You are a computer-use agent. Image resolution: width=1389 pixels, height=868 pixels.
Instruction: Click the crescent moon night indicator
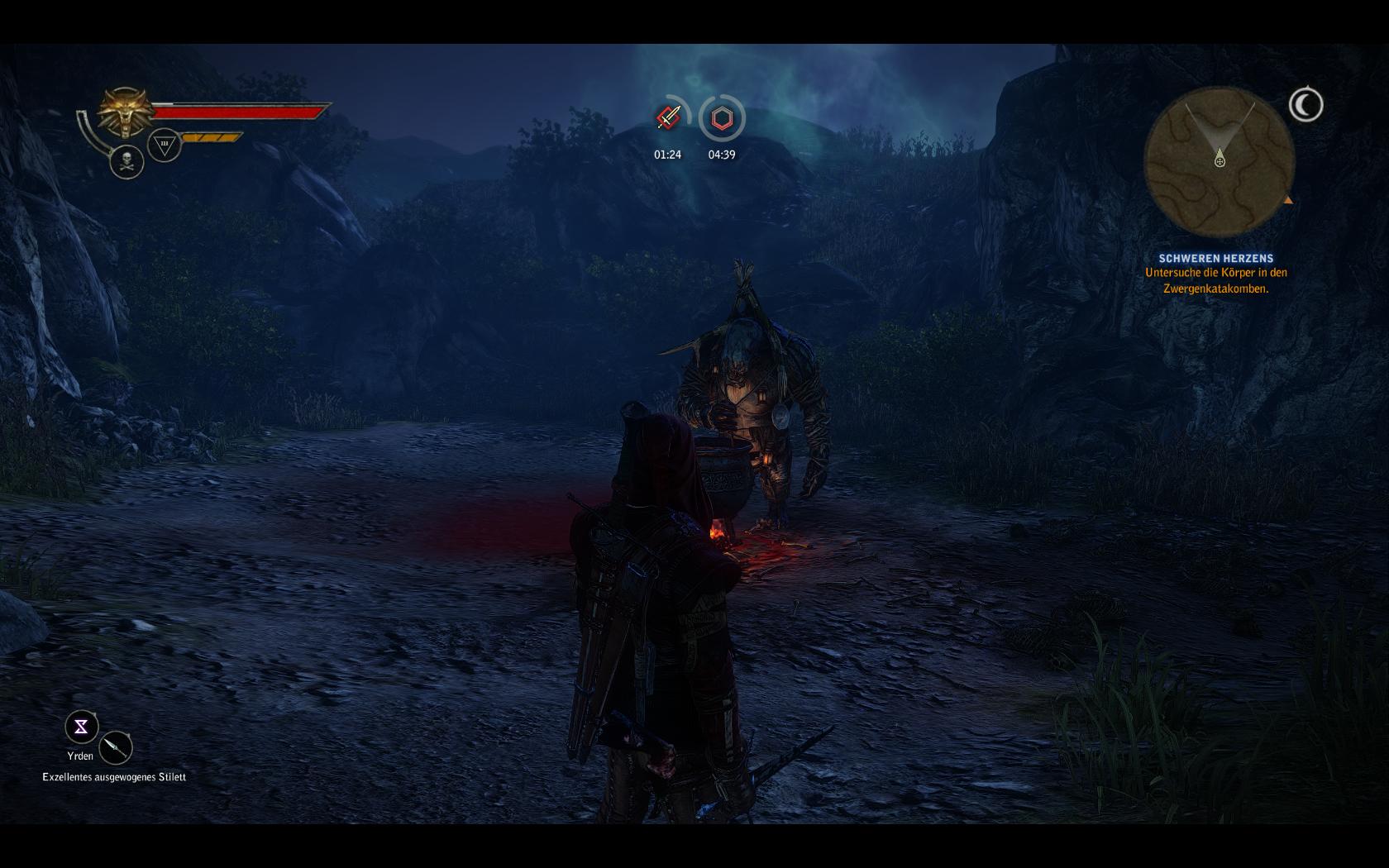click(1305, 105)
